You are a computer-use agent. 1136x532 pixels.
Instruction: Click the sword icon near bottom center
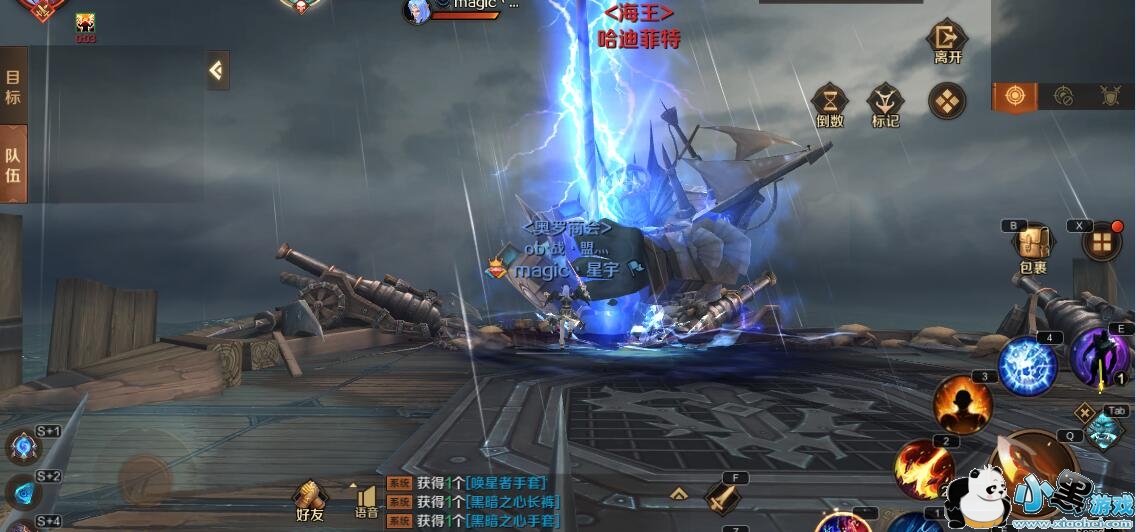tap(722, 497)
